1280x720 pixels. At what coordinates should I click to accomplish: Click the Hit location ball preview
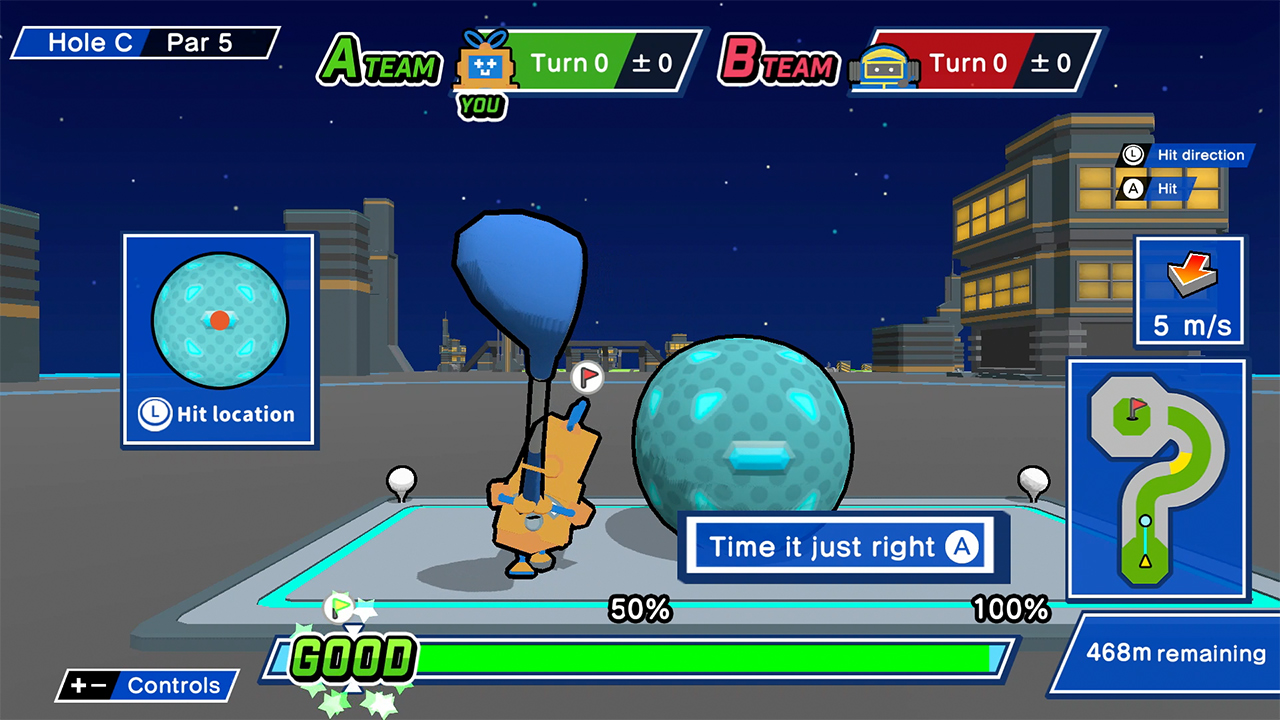218,320
